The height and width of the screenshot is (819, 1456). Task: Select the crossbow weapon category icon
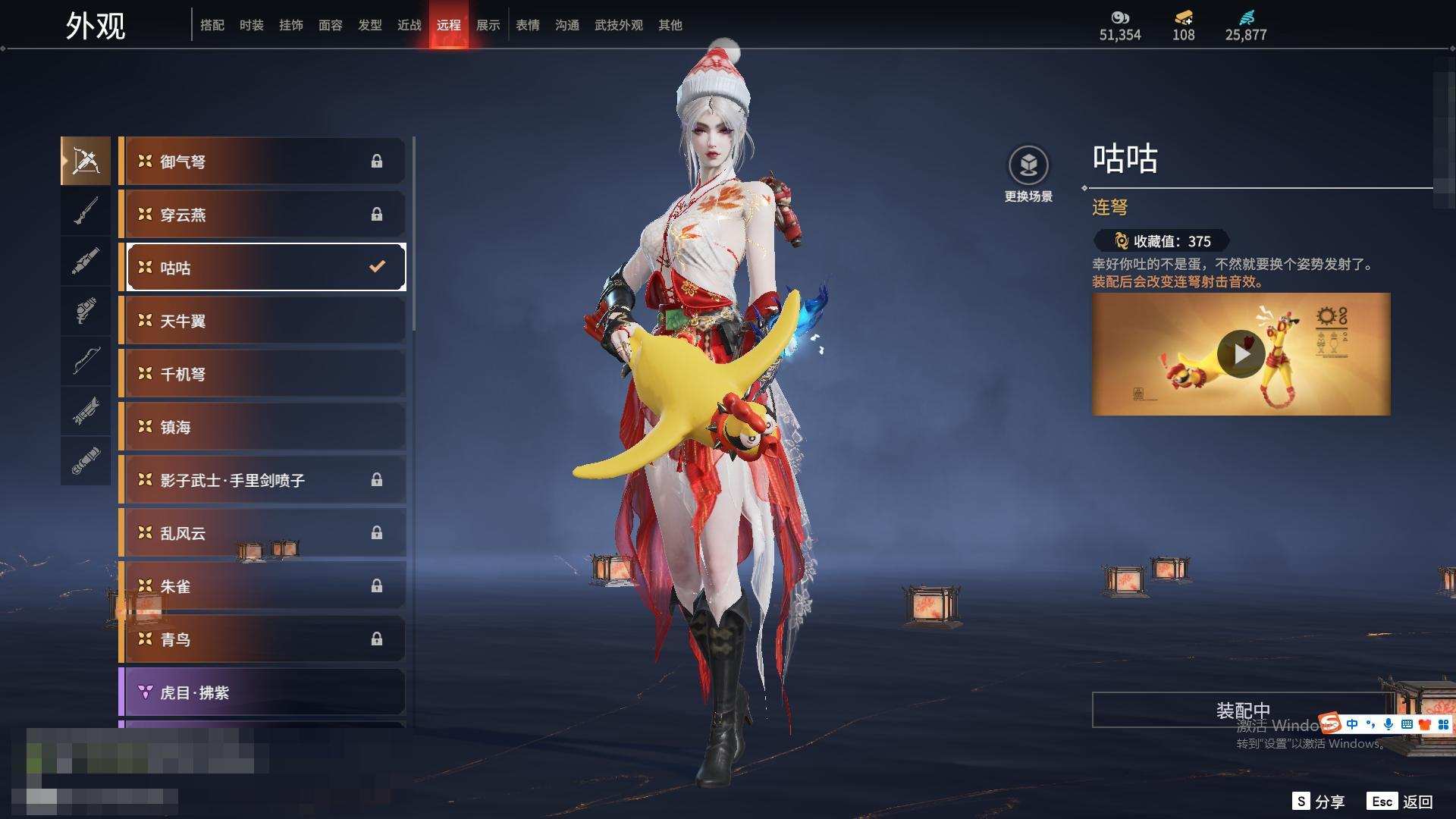pos(86,161)
